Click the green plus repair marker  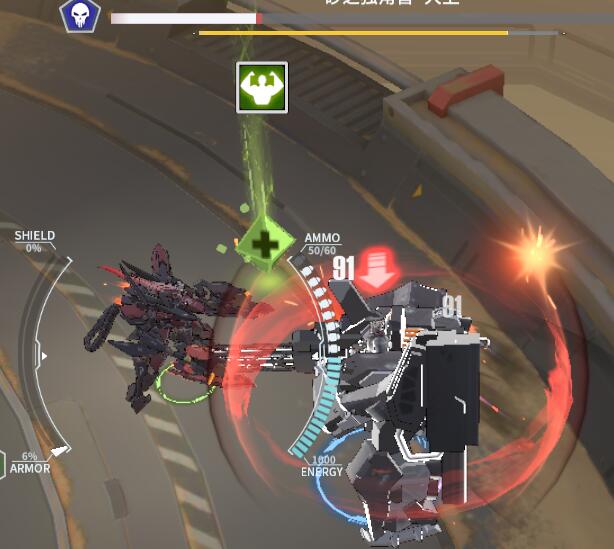[264, 244]
